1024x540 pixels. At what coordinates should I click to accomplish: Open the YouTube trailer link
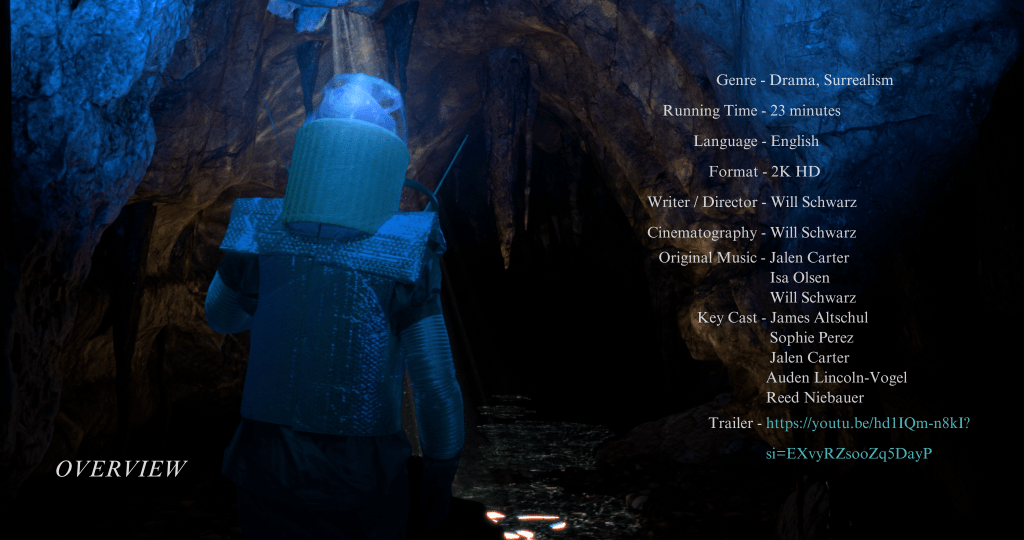(x=867, y=423)
